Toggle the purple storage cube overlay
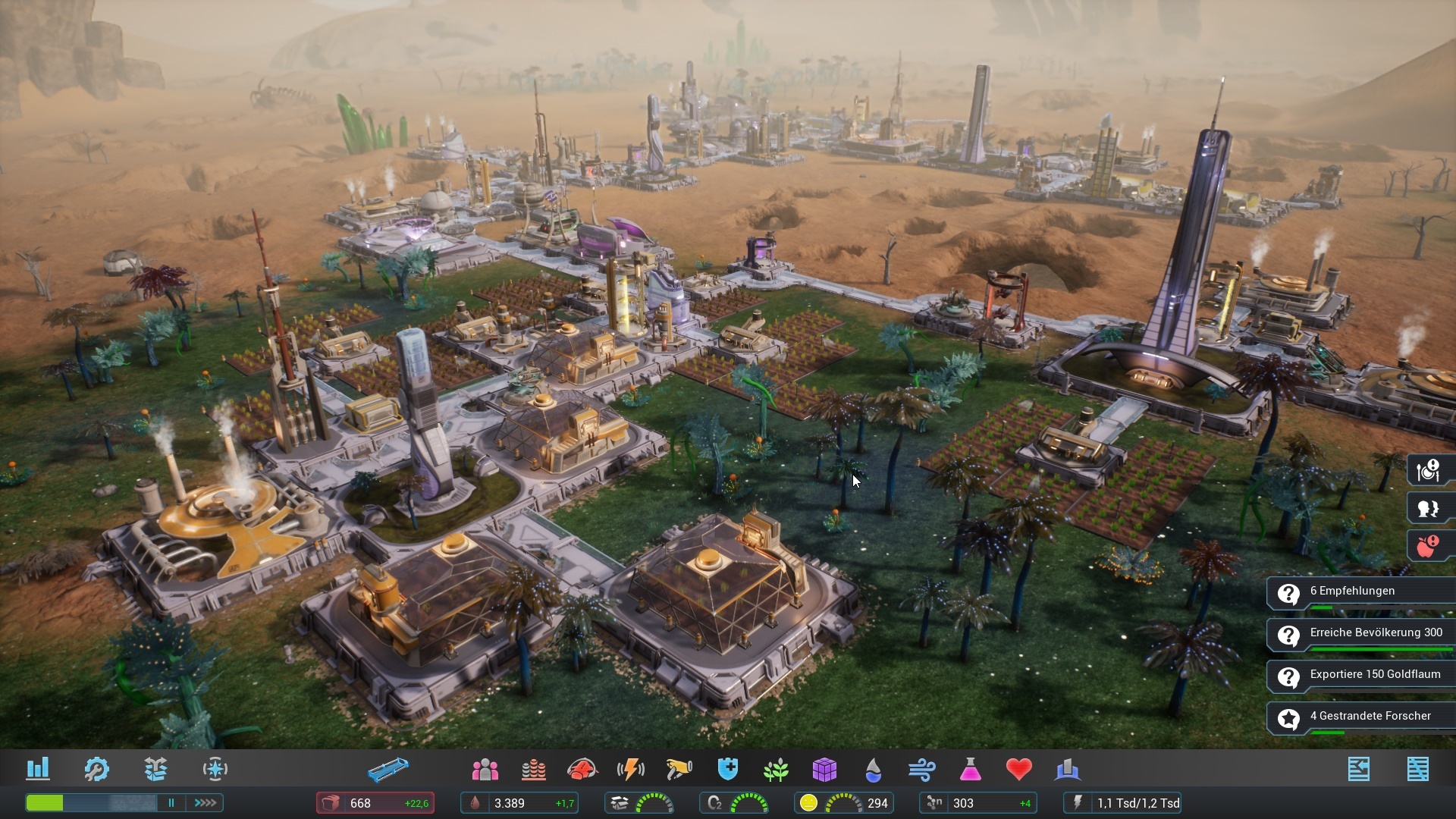Image resolution: width=1456 pixels, height=819 pixels. click(x=825, y=770)
